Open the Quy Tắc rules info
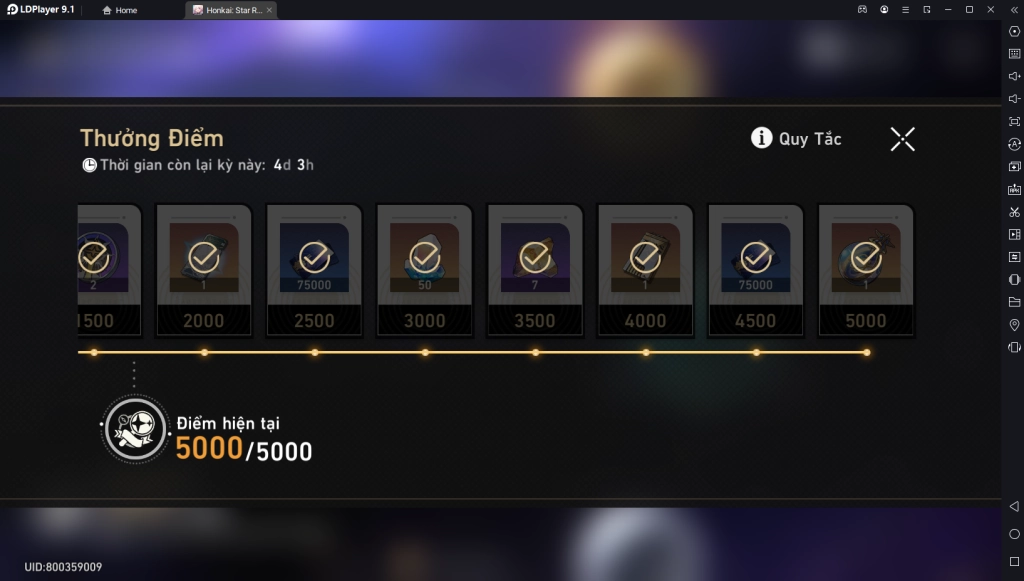Screen dimensions: 1024x581 click(x=796, y=139)
